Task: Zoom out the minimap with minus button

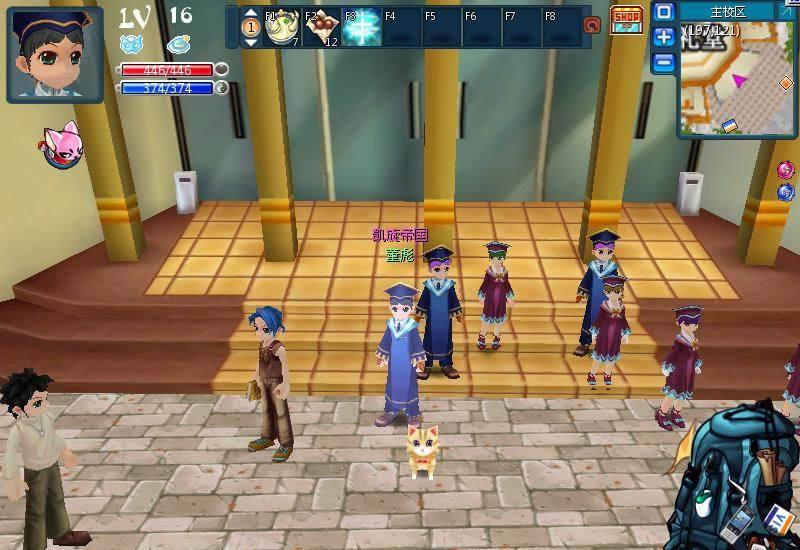Action: (x=664, y=63)
